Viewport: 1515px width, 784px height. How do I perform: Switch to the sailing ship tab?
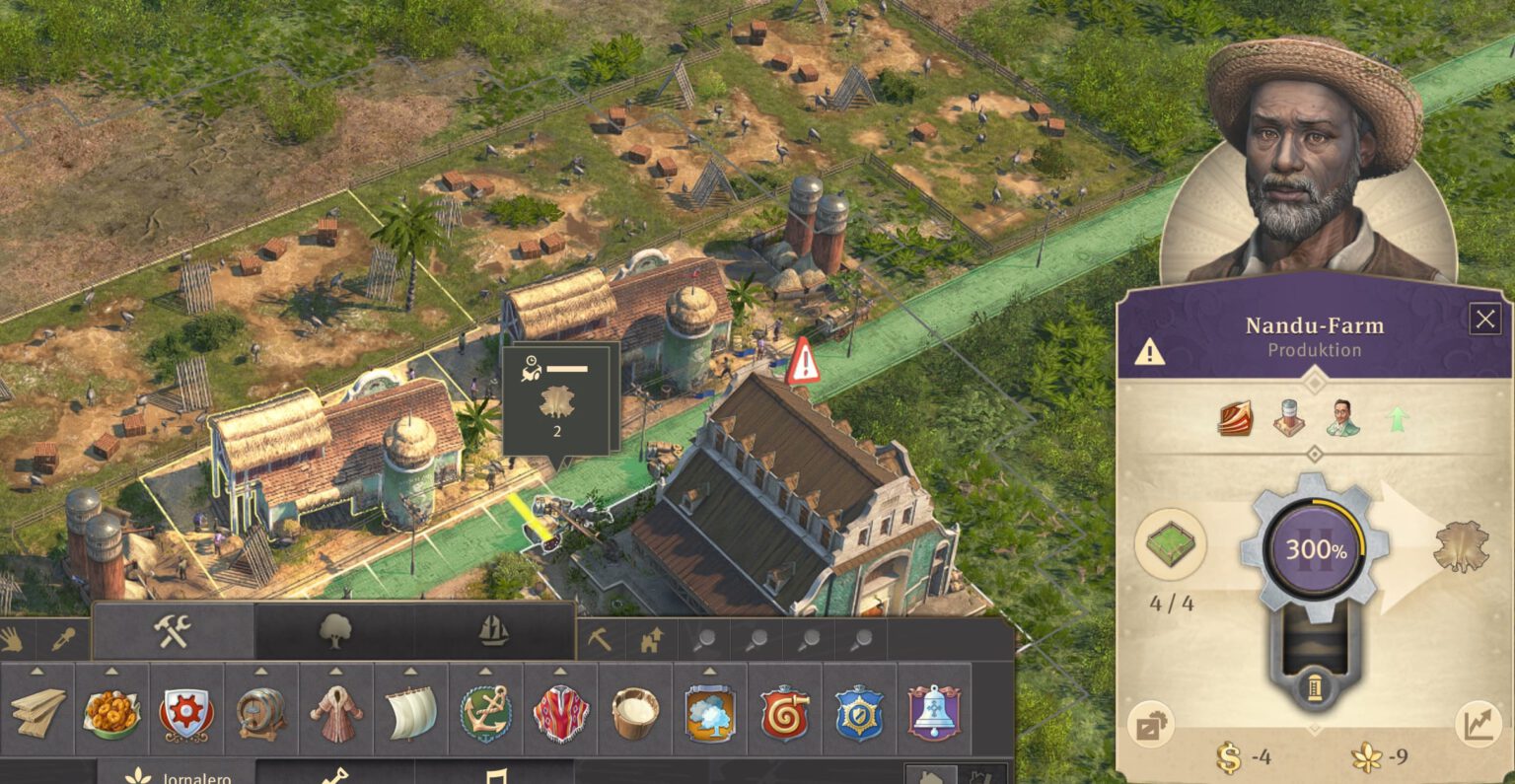click(494, 632)
